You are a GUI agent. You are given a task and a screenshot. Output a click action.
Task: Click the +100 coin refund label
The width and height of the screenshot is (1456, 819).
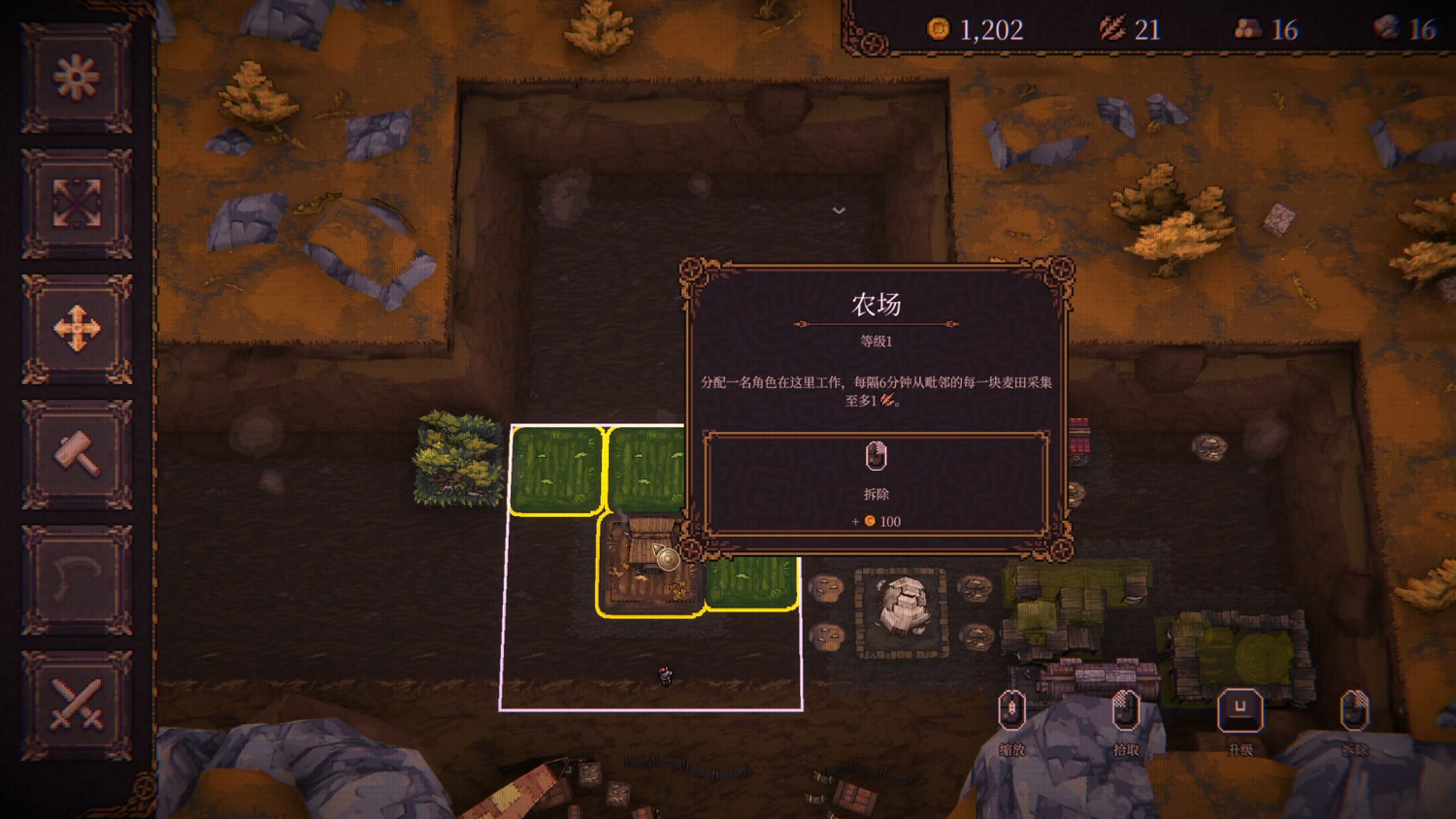pyautogui.click(x=878, y=521)
